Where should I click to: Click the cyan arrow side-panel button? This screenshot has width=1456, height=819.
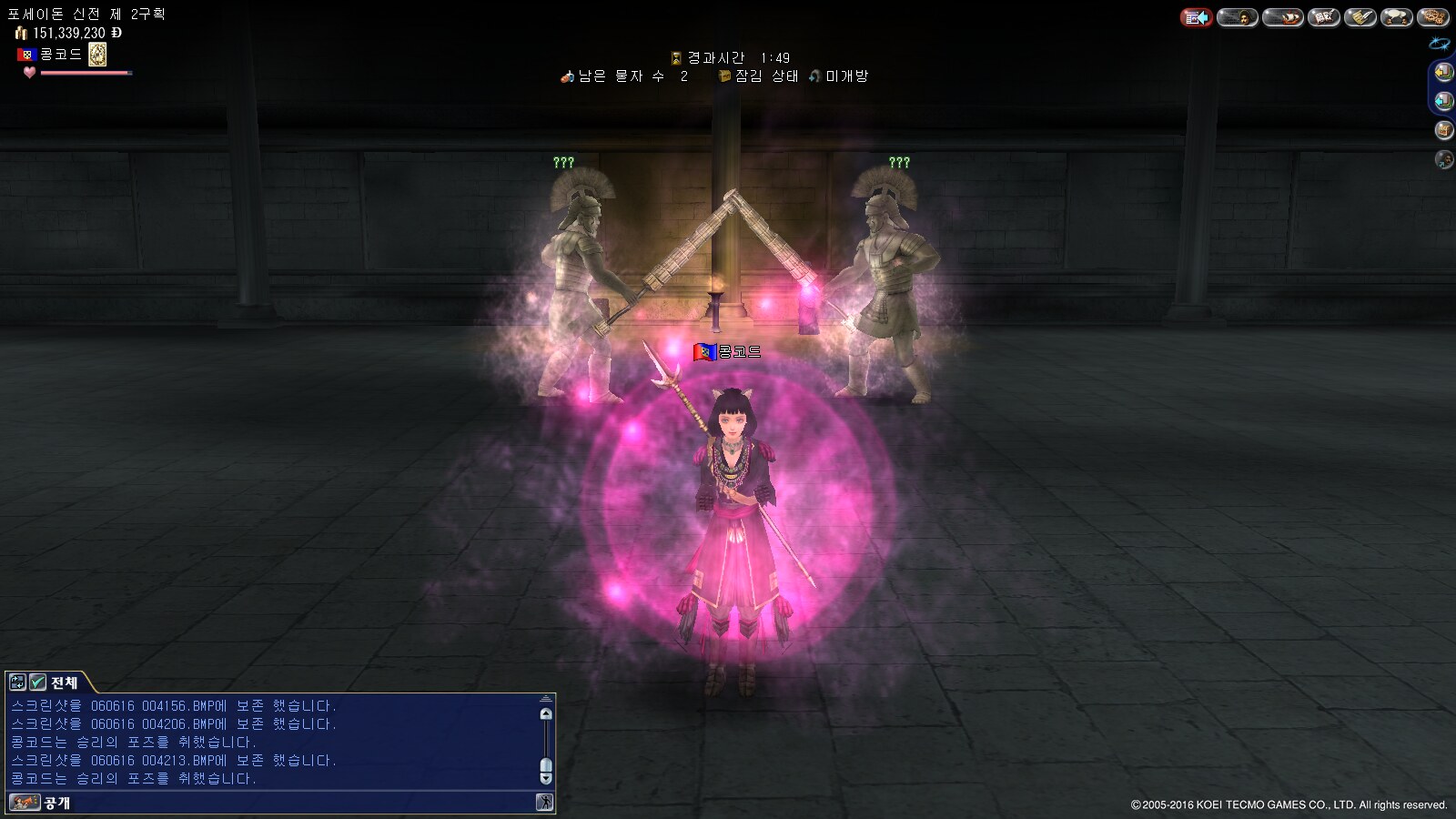coord(1443,101)
